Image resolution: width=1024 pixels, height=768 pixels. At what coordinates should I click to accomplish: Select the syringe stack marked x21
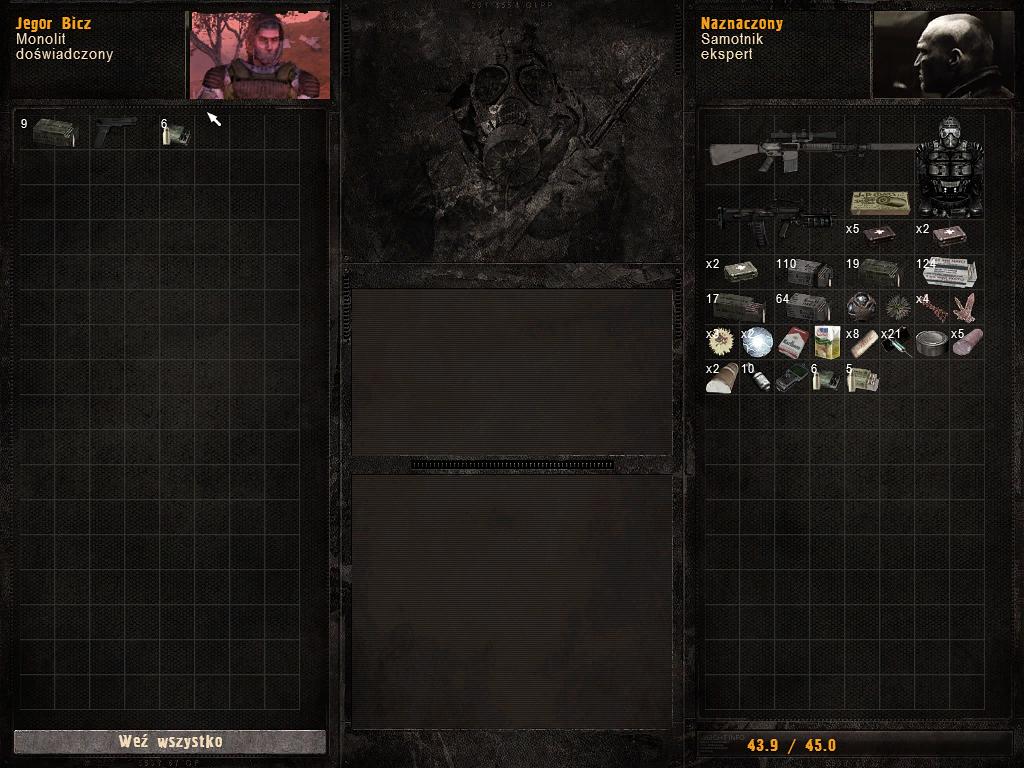point(896,343)
